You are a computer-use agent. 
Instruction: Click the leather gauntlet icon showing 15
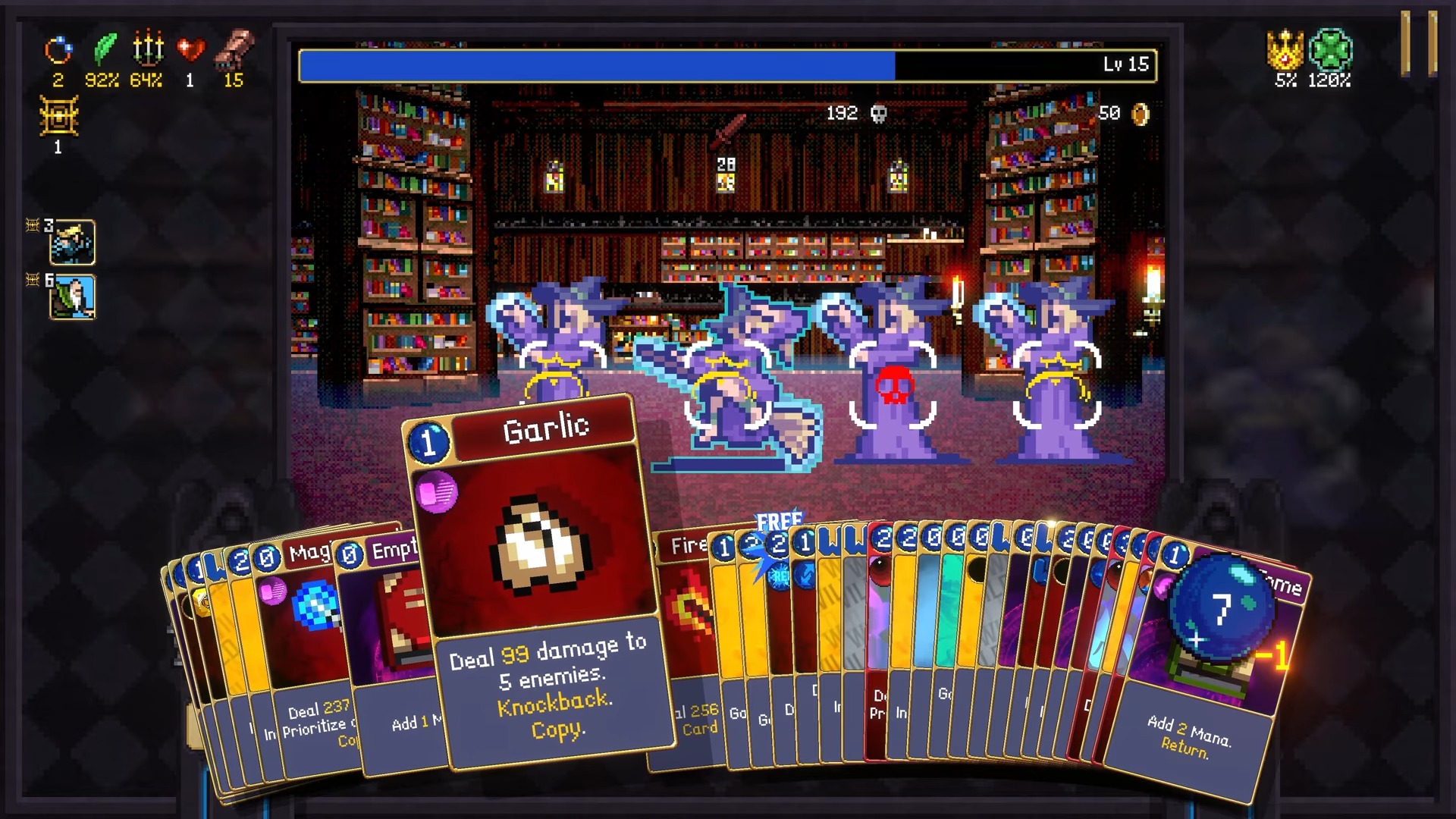click(x=234, y=49)
